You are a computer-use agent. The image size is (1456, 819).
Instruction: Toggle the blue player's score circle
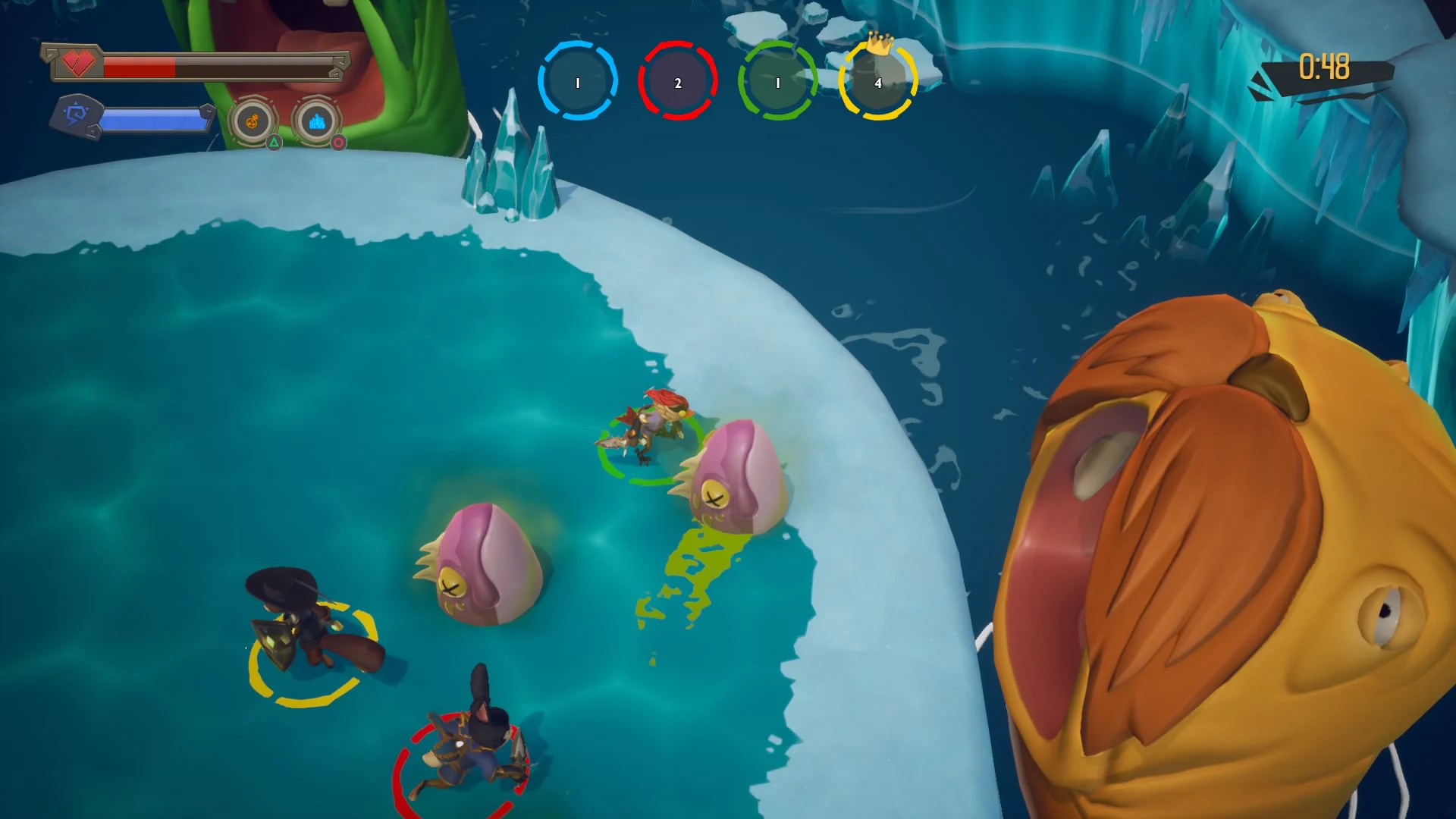577,82
